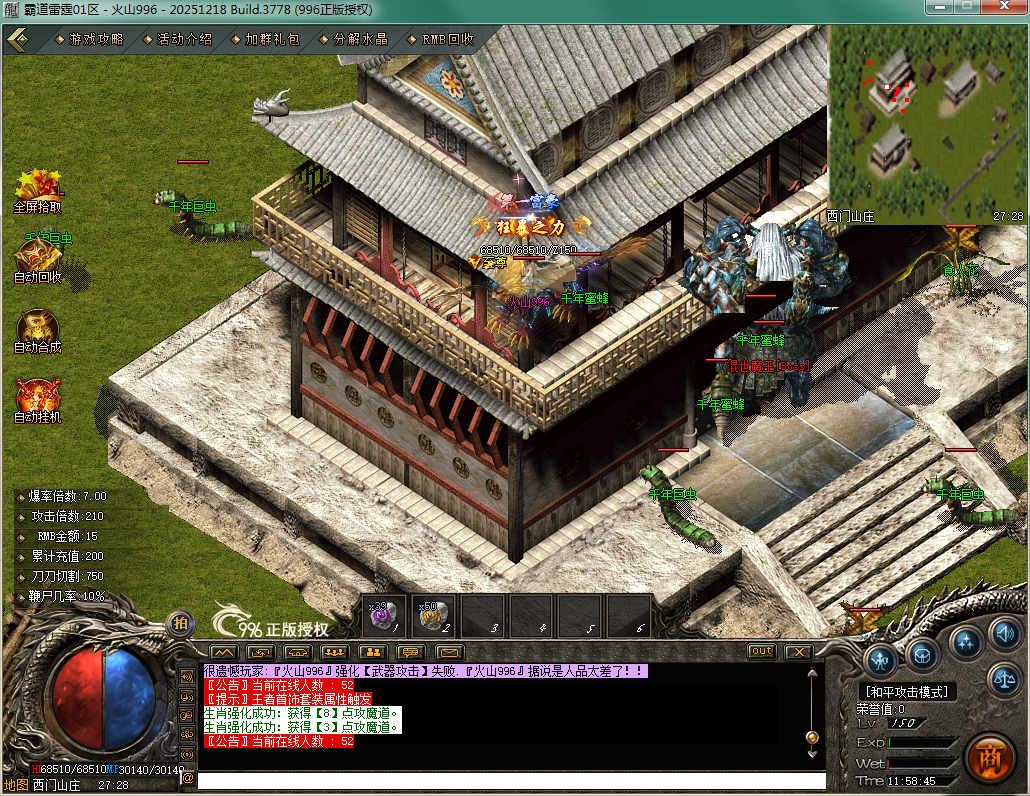Toggle the 自动回收 auto-recycle icon
Screen dimensions: 1030x796
click(38, 256)
